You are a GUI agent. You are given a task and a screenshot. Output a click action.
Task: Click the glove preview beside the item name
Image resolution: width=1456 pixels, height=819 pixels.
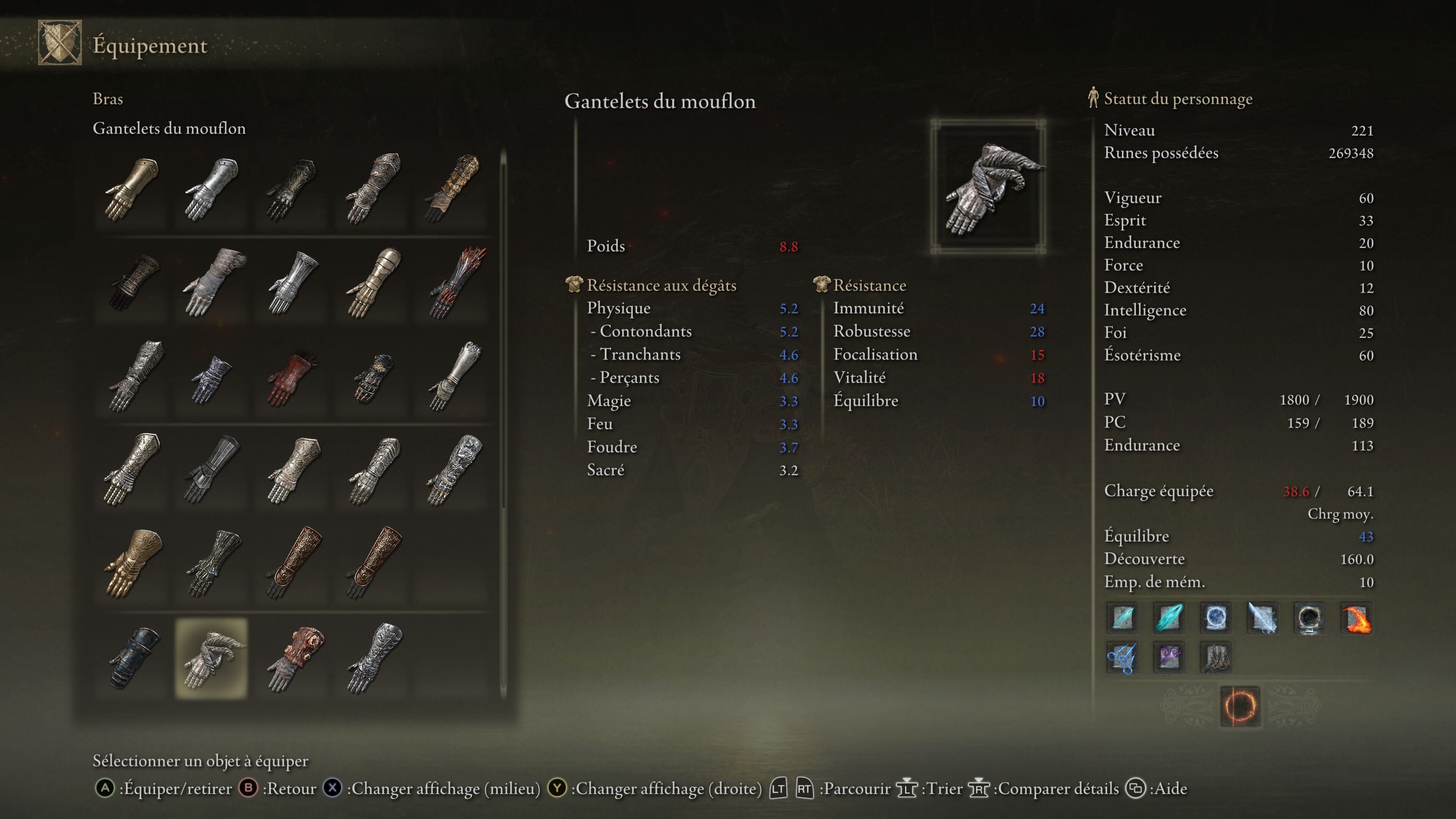pos(988,187)
